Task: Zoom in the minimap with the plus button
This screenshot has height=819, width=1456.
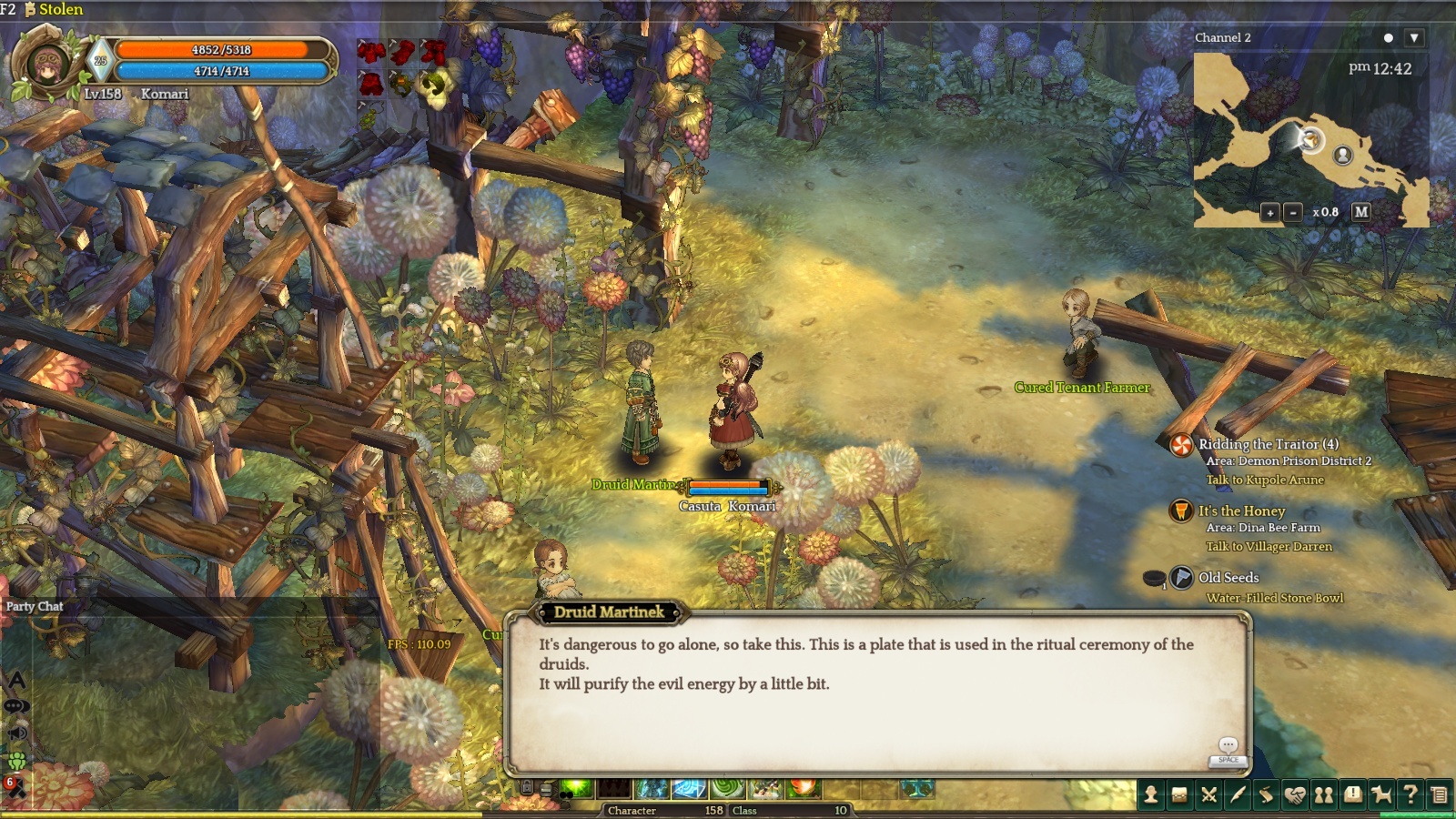Action: click(x=1270, y=212)
